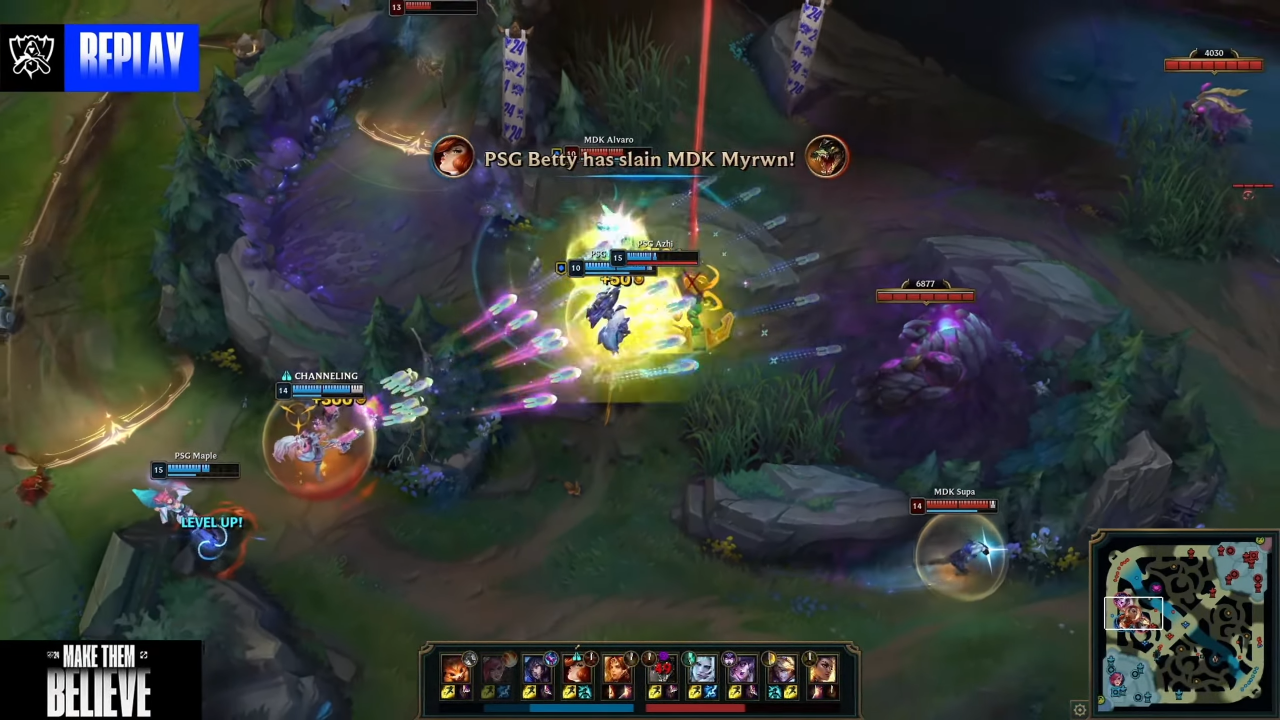Select the leftmost blue team champion portrait
This screenshot has height=720, width=1280.
click(x=455, y=670)
